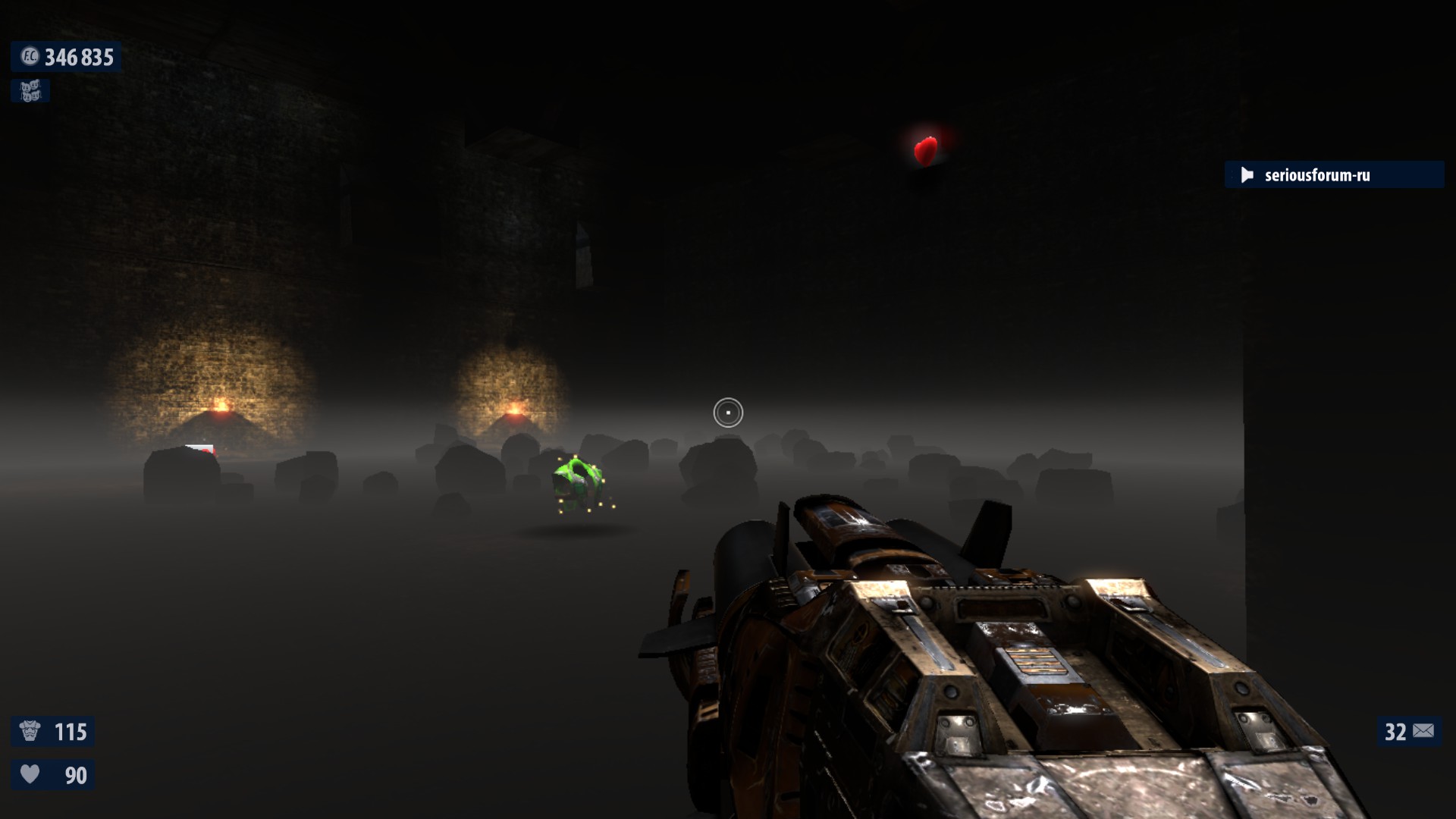Click the armor vest icon
This screenshot has width=1456, height=819.
tap(30, 731)
